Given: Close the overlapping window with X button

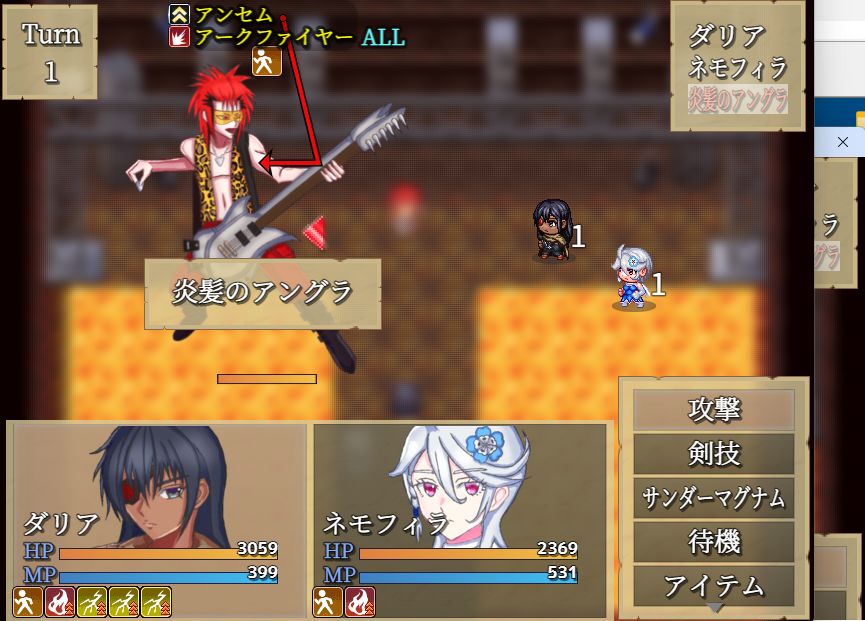Looking at the screenshot, I should [842, 143].
